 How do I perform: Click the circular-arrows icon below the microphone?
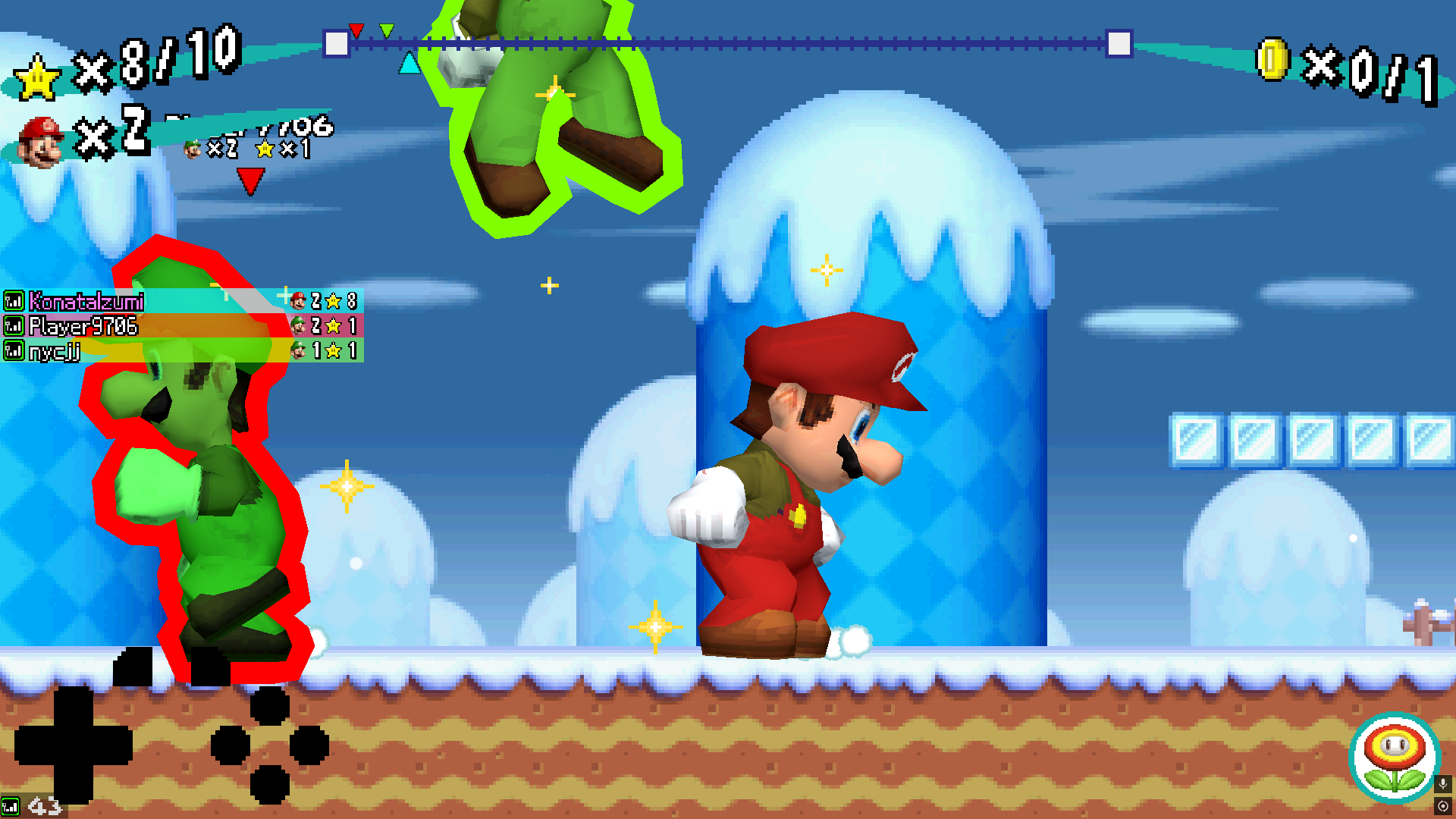(1442, 806)
